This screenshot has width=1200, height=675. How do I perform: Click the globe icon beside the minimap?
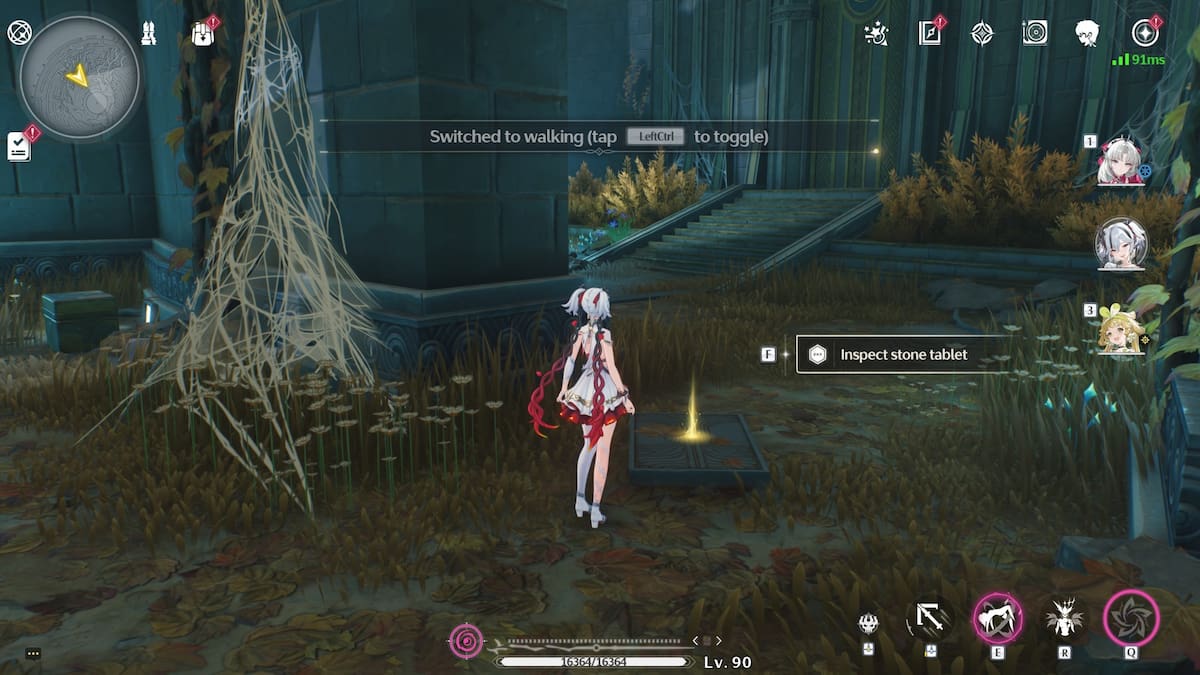point(19,32)
